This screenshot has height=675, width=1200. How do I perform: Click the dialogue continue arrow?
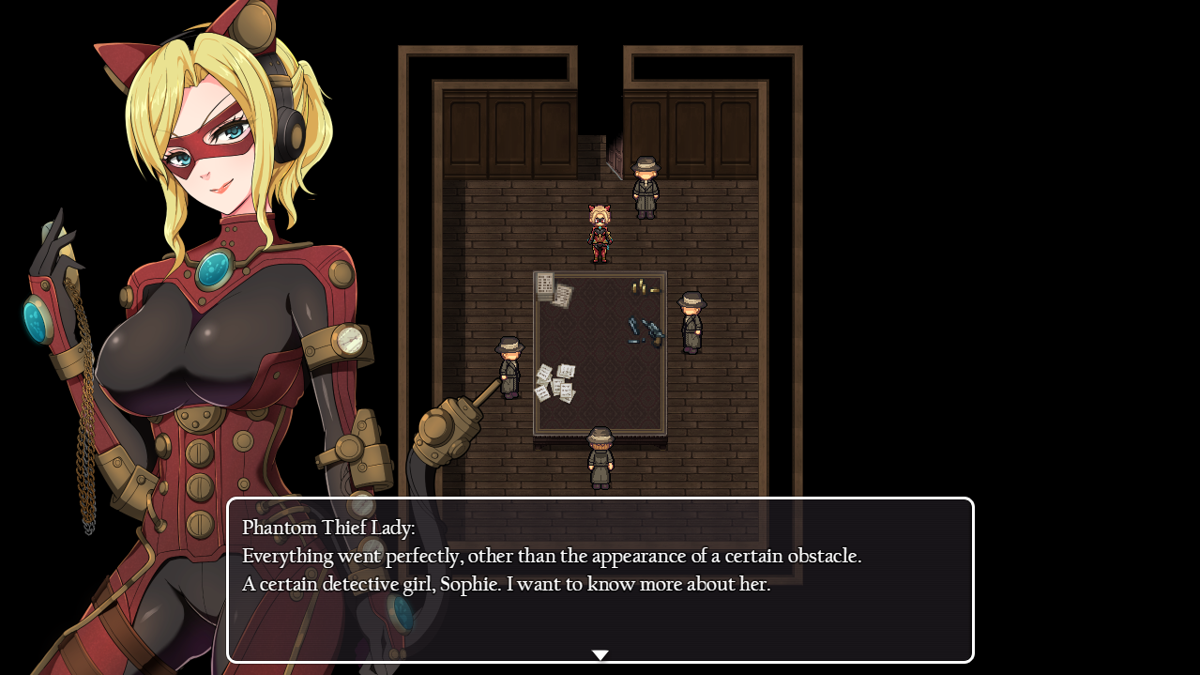600,655
